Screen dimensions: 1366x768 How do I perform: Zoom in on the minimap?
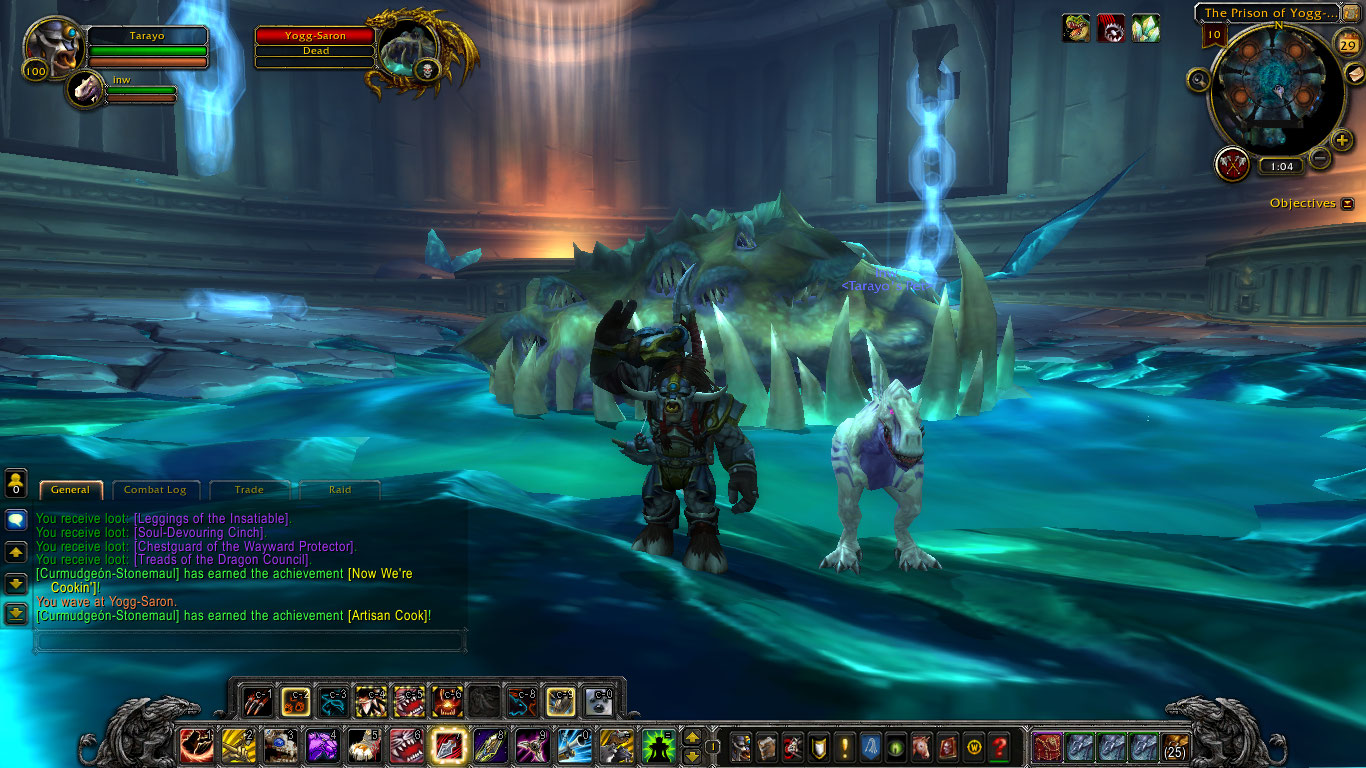coord(1342,140)
